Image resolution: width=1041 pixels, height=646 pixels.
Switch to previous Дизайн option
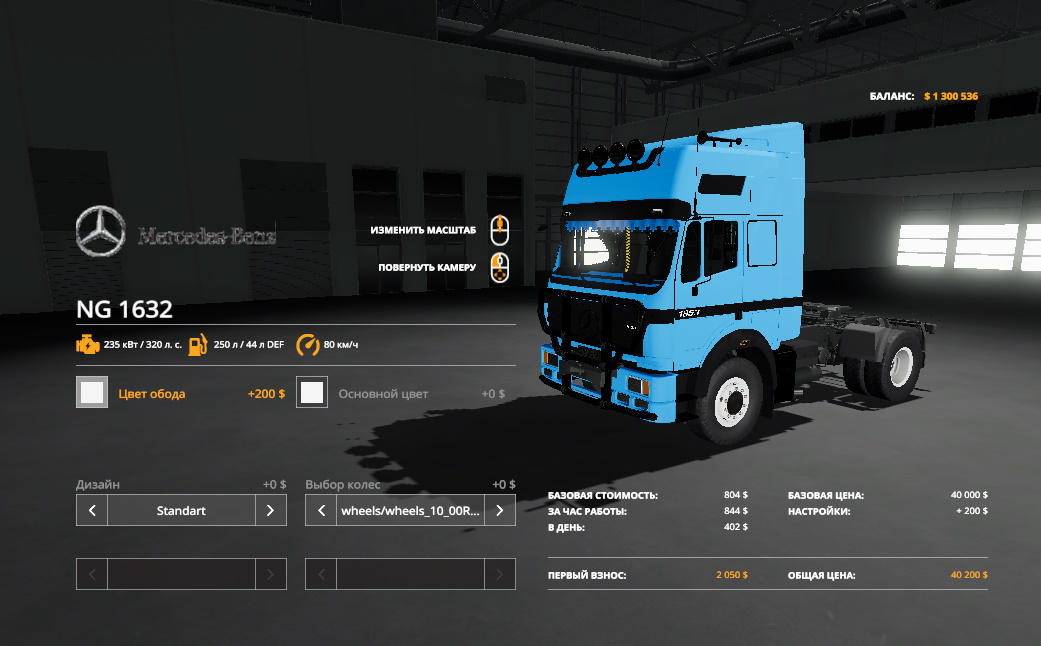click(x=92, y=511)
